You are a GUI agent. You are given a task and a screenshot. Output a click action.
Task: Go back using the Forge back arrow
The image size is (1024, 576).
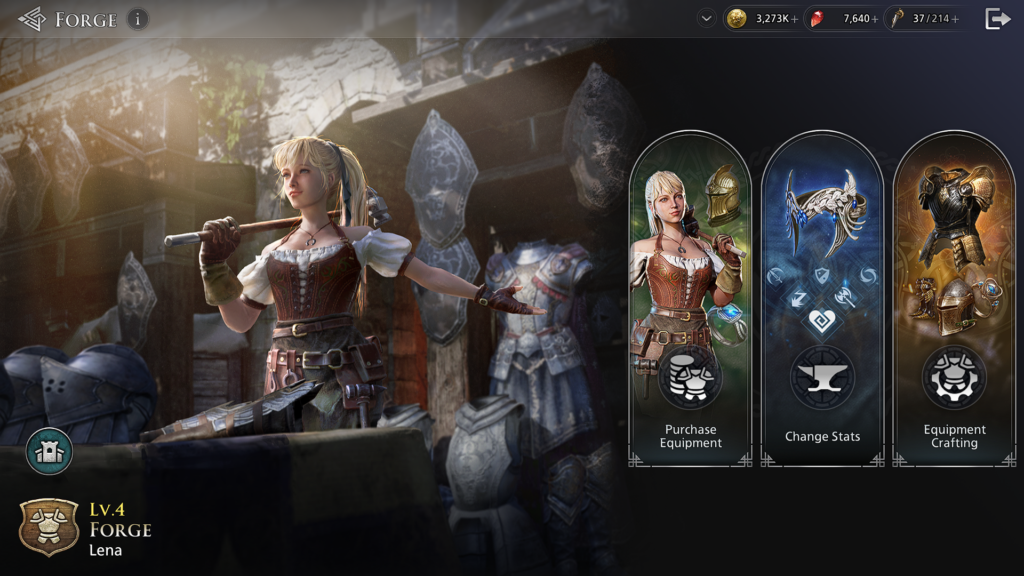coord(31,19)
